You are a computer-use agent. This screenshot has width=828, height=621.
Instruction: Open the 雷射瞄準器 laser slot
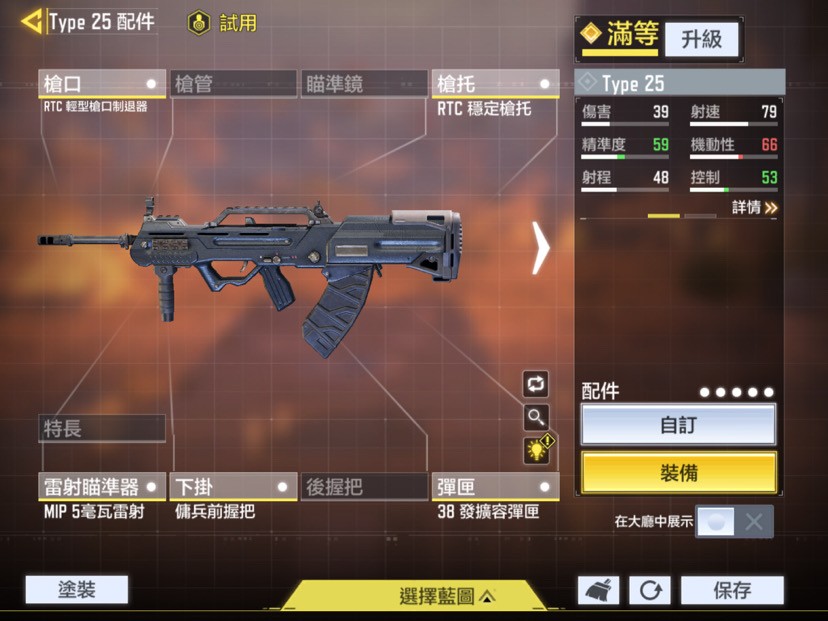click(x=101, y=487)
